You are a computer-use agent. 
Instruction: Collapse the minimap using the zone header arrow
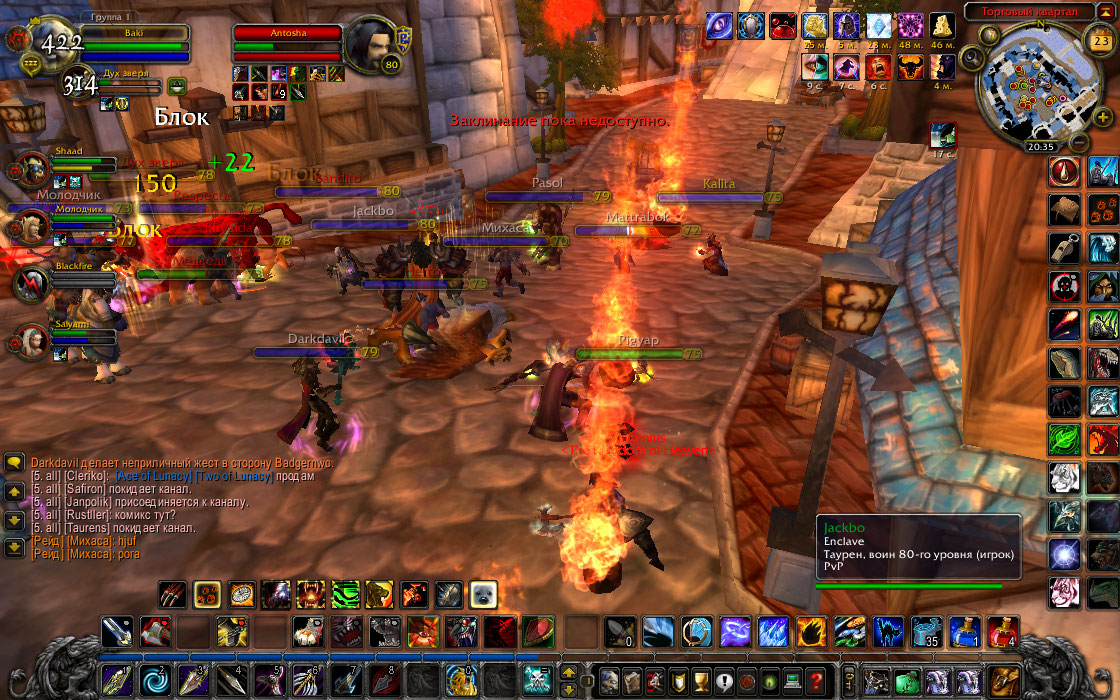[1098, 11]
